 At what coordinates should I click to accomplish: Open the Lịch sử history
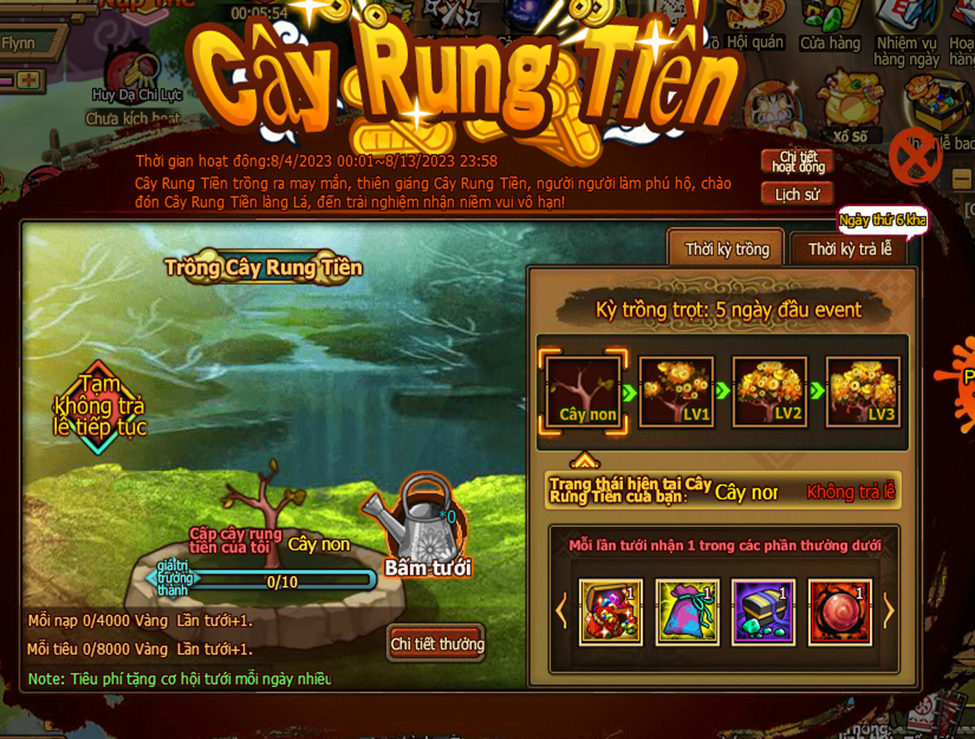point(796,194)
